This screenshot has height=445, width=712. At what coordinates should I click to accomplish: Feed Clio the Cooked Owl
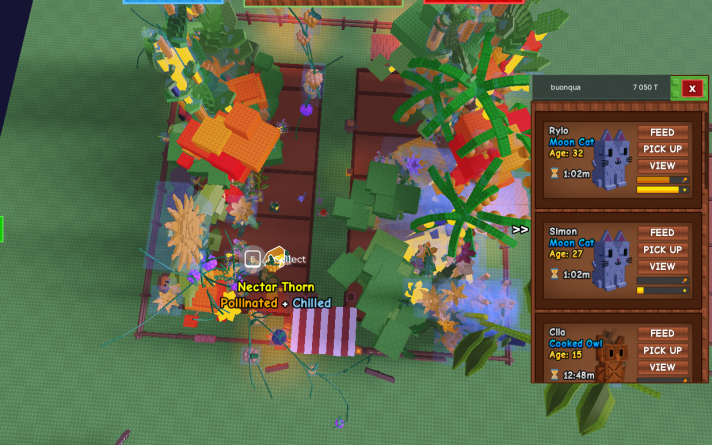pyautogui.click(x=662, y=334)
